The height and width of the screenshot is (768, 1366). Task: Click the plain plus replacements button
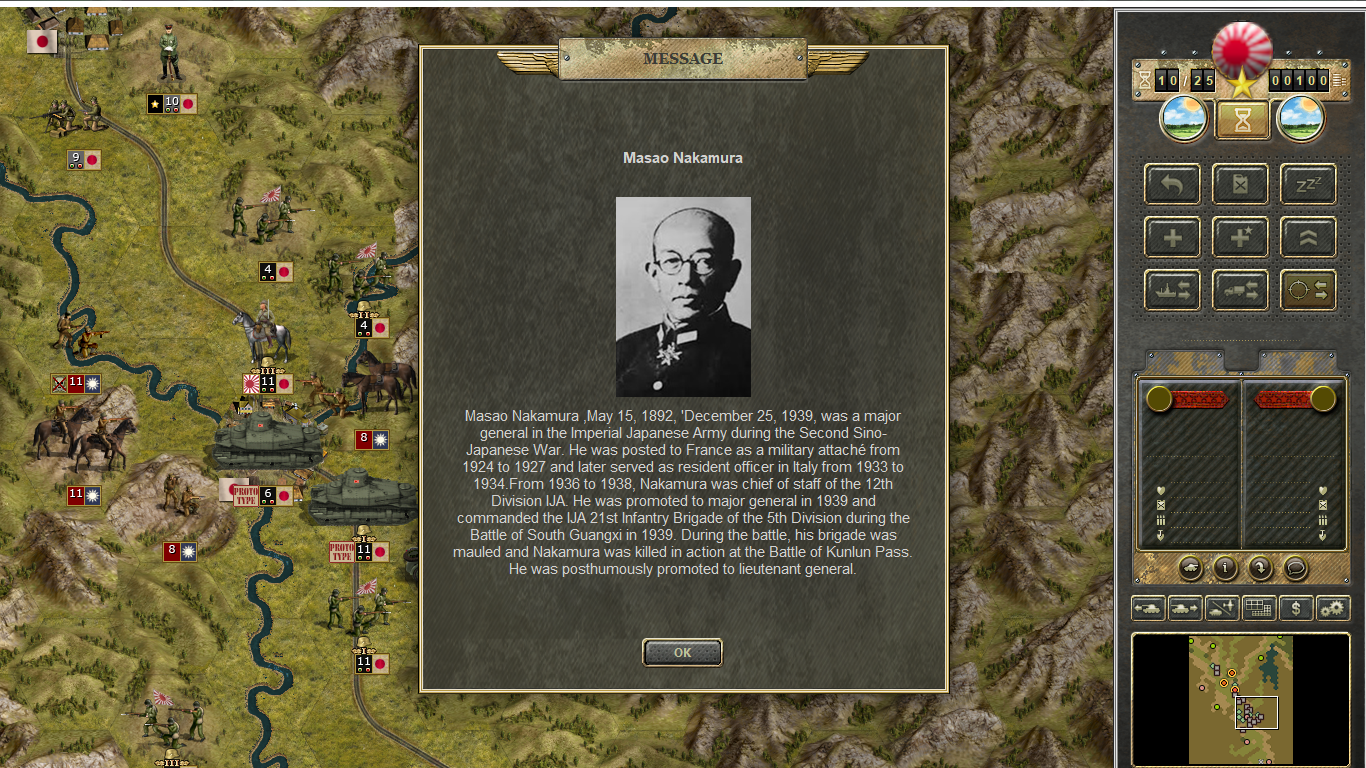point(1172,238)
